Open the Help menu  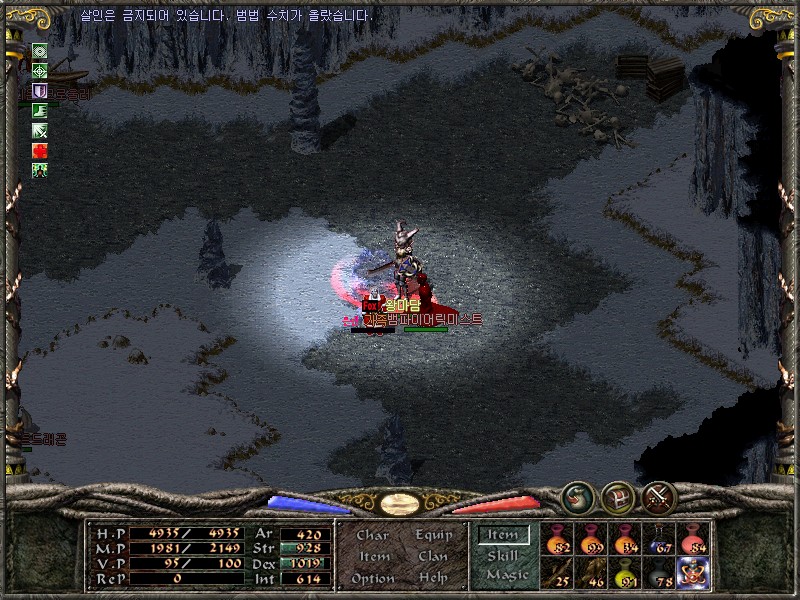(x=433, y=578)
